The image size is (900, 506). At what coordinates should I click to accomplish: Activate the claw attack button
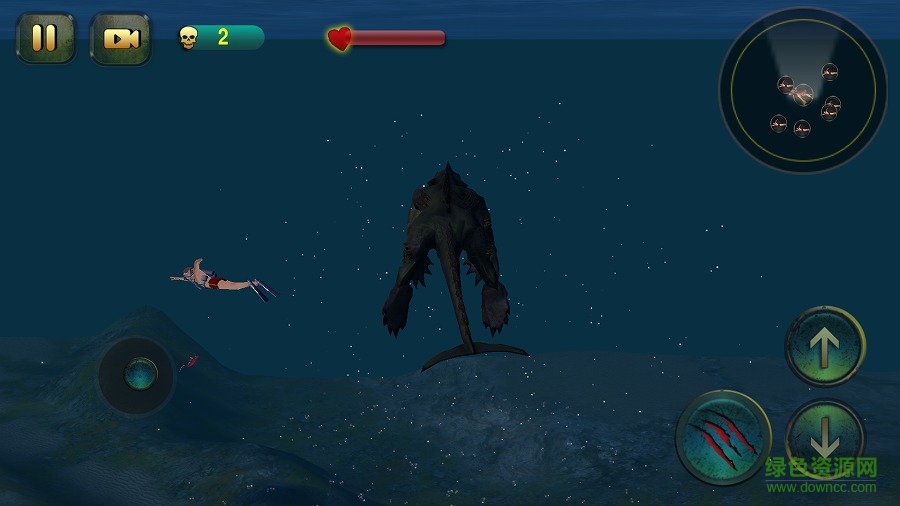point(723,437)
